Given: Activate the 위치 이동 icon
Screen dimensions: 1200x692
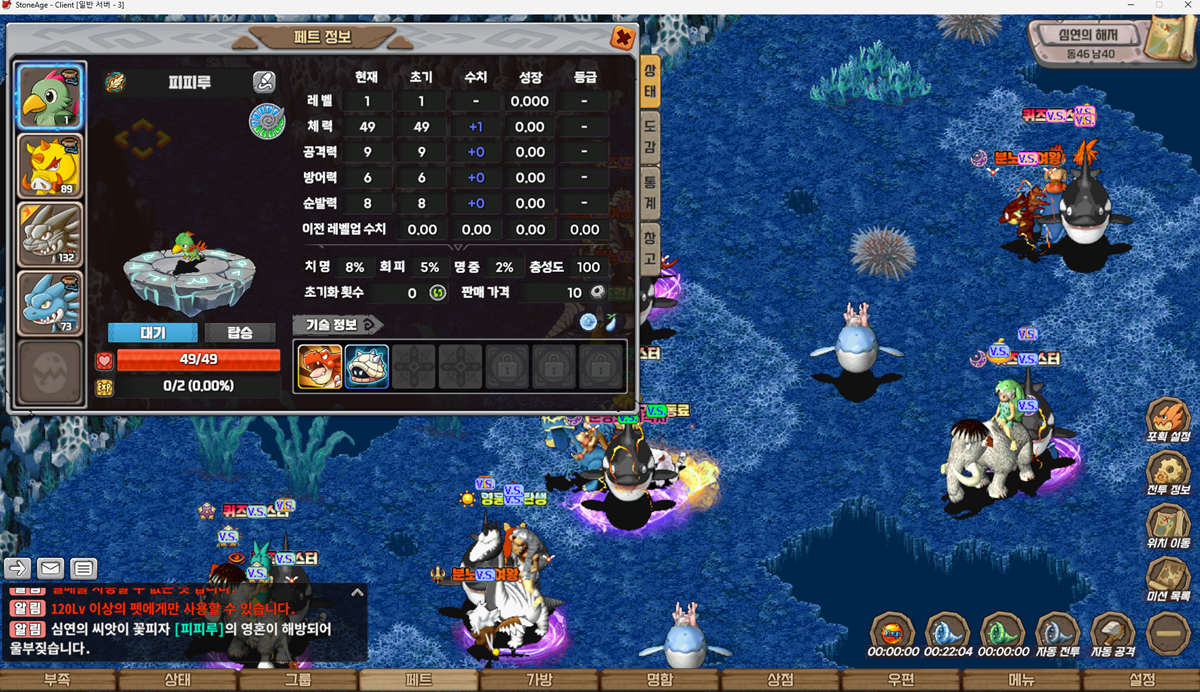Looking at the screenshot, I should [1167, 527].
